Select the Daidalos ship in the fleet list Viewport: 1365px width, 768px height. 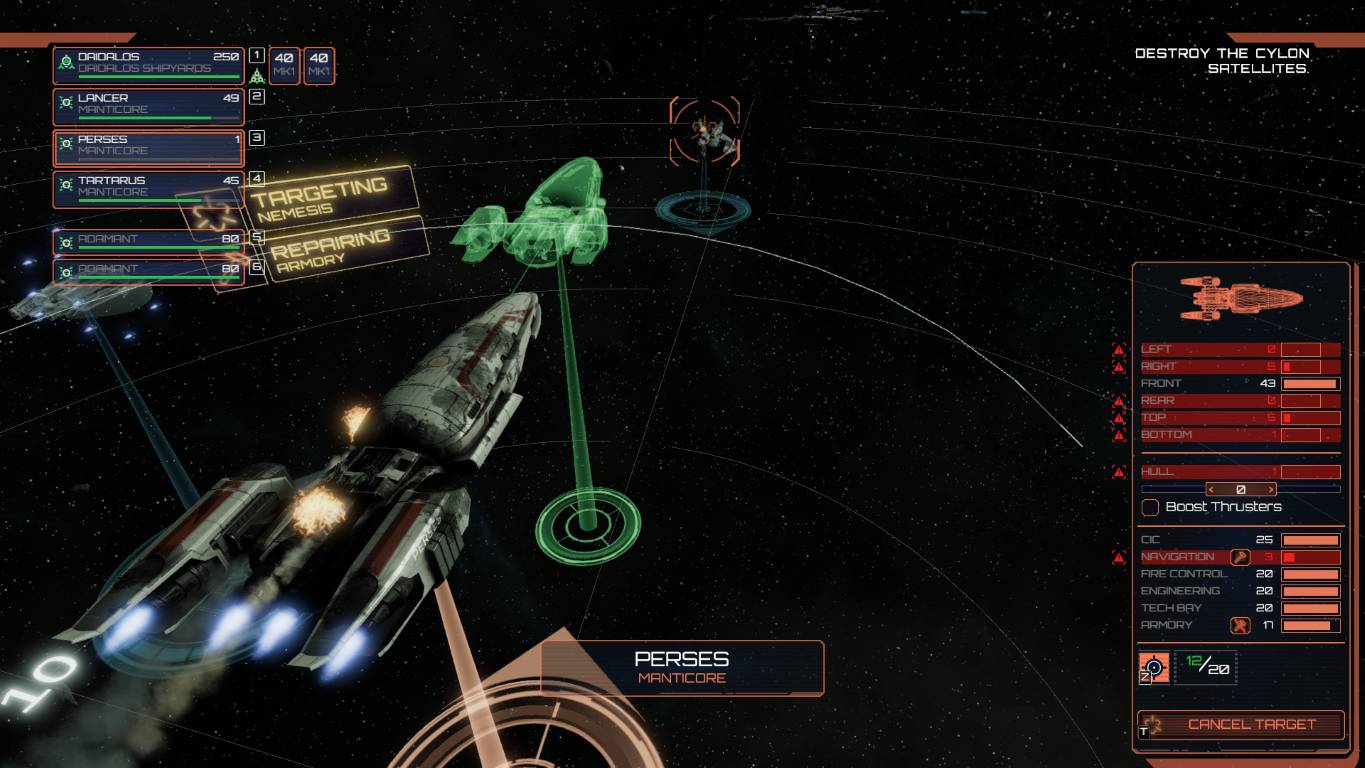tap(148, 64)
